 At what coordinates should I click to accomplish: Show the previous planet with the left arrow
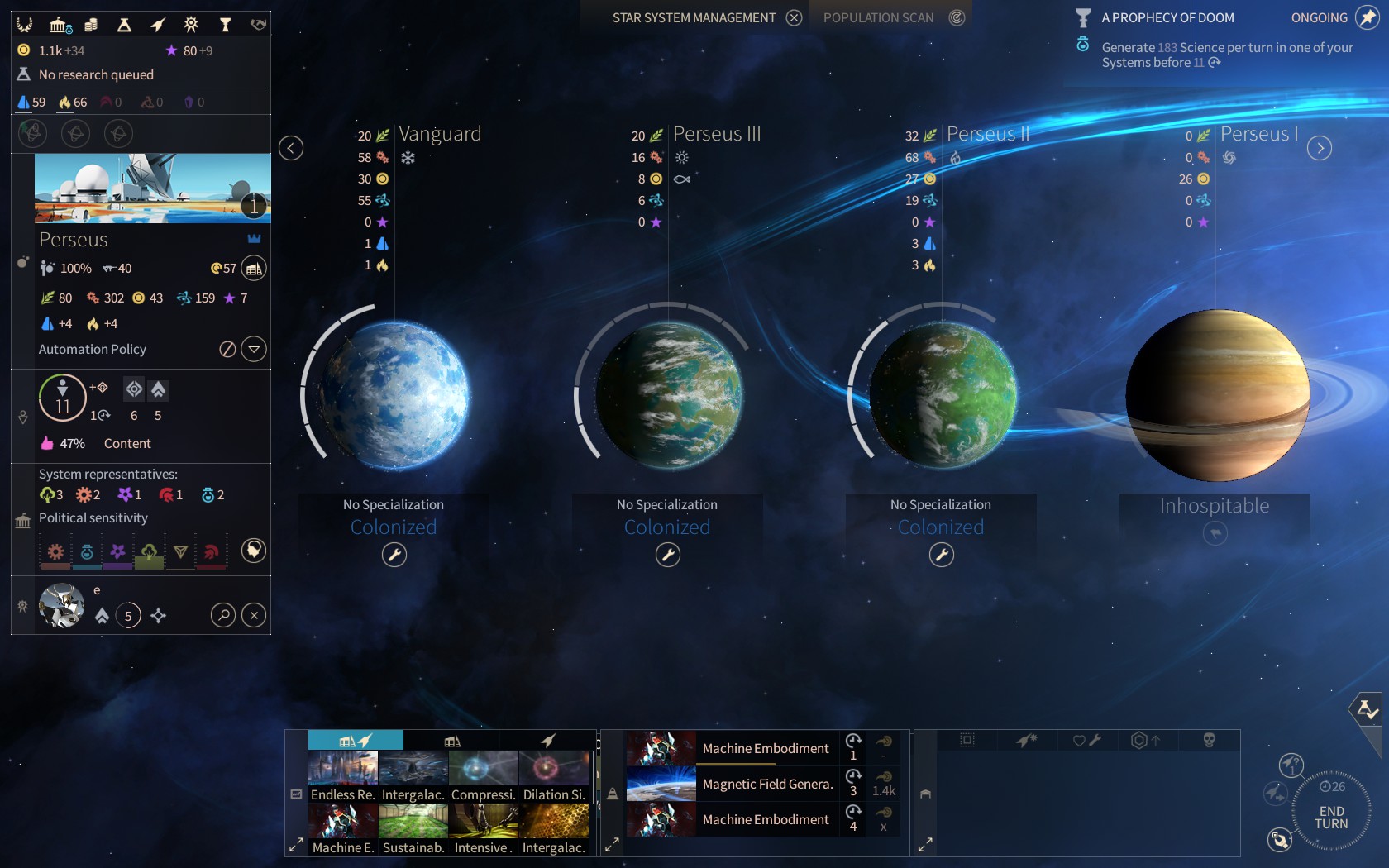pos(291,148)
